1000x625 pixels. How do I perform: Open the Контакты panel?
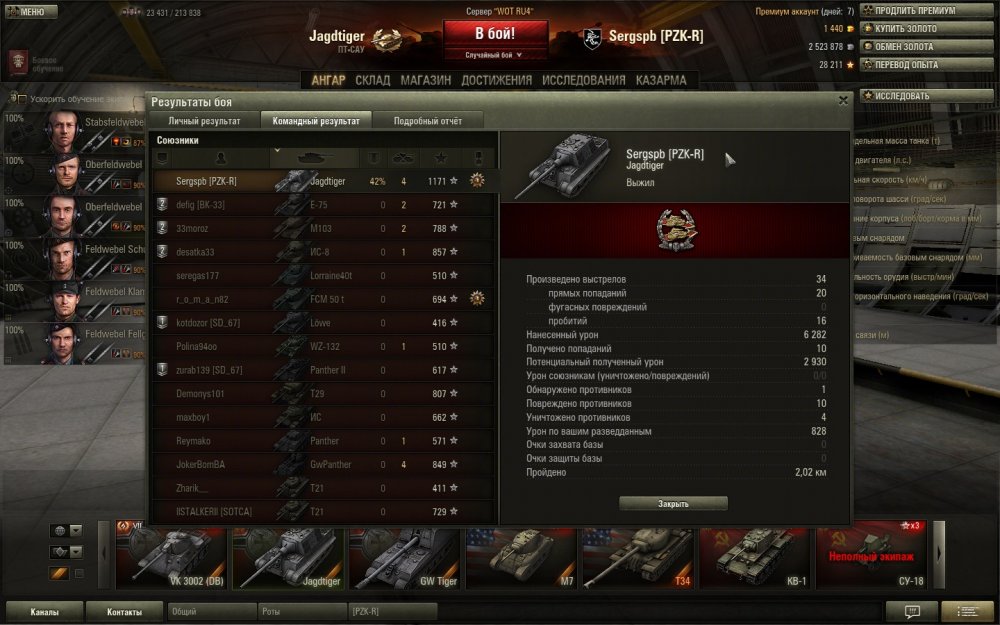pyautogui.click(x=124, y=612)
